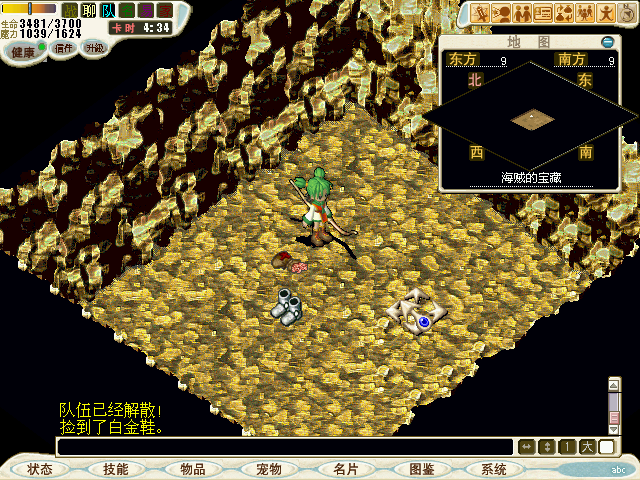The width and height of the screenshot is (640, 480).
Task: Open the 宠物 (Pets) menu
Action: pos(268,469)
